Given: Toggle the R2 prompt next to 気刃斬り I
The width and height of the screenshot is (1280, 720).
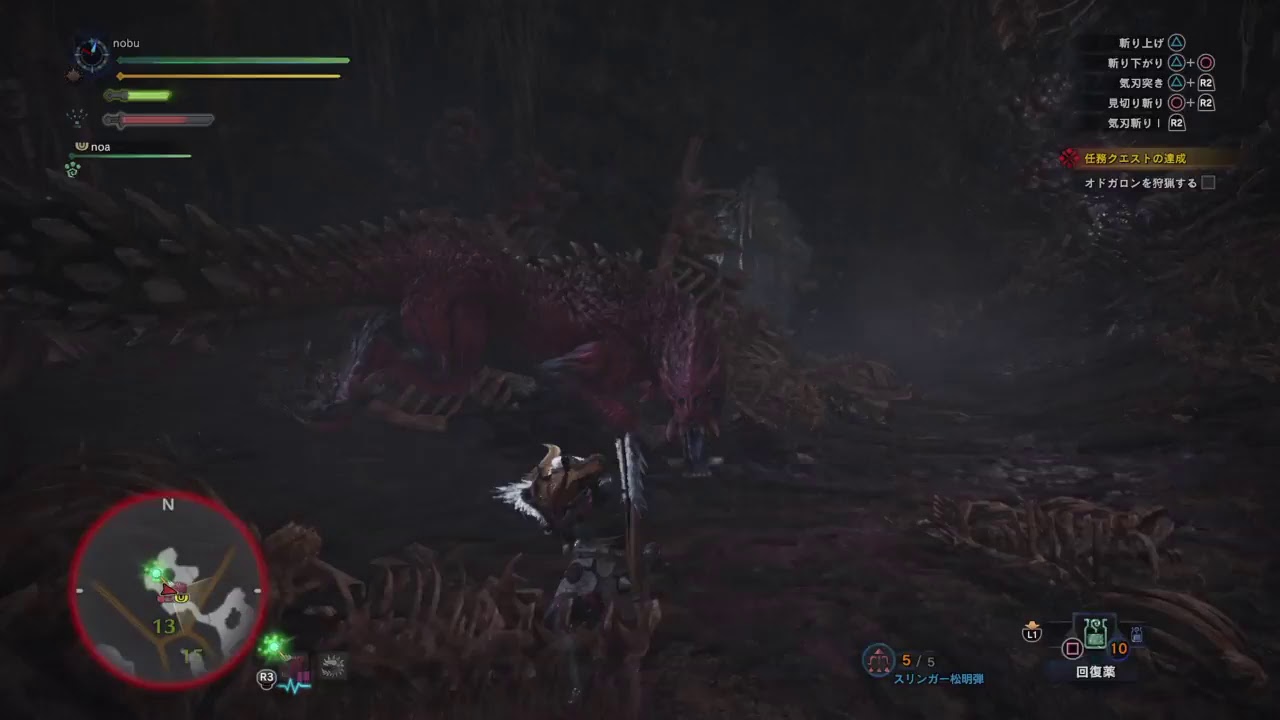Looking at the screenshot, I should point(1176,124).
